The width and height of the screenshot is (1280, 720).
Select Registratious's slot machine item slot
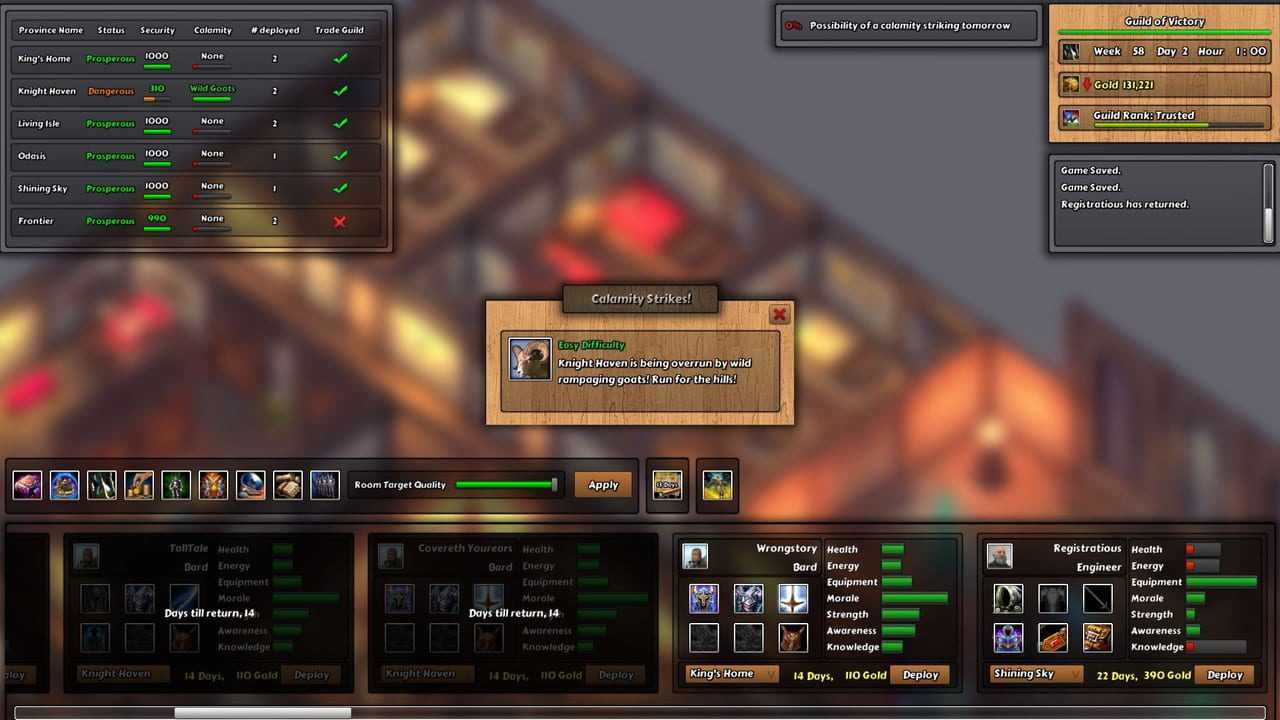(1097, 637)
